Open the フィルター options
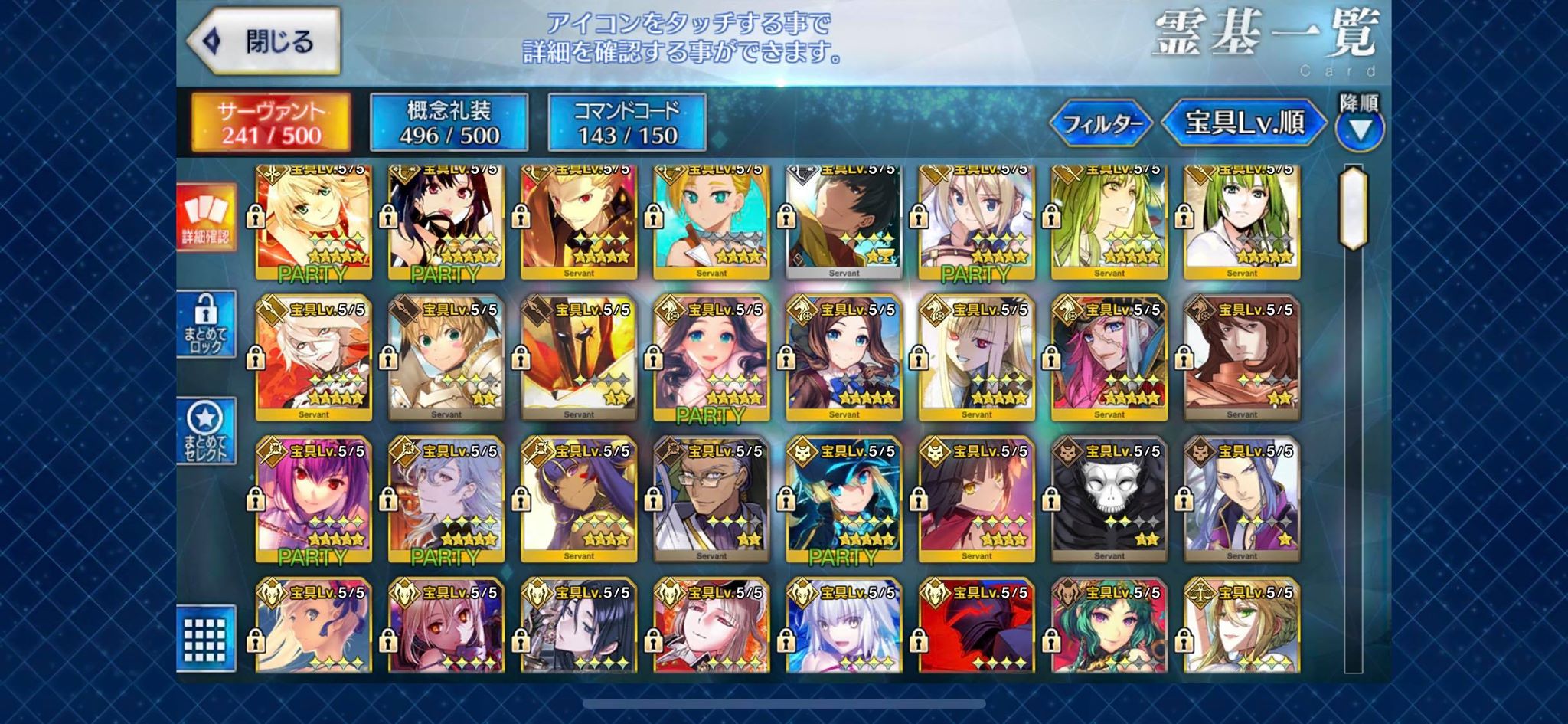Screen dimensions: 1568x724 point(1102,123)
